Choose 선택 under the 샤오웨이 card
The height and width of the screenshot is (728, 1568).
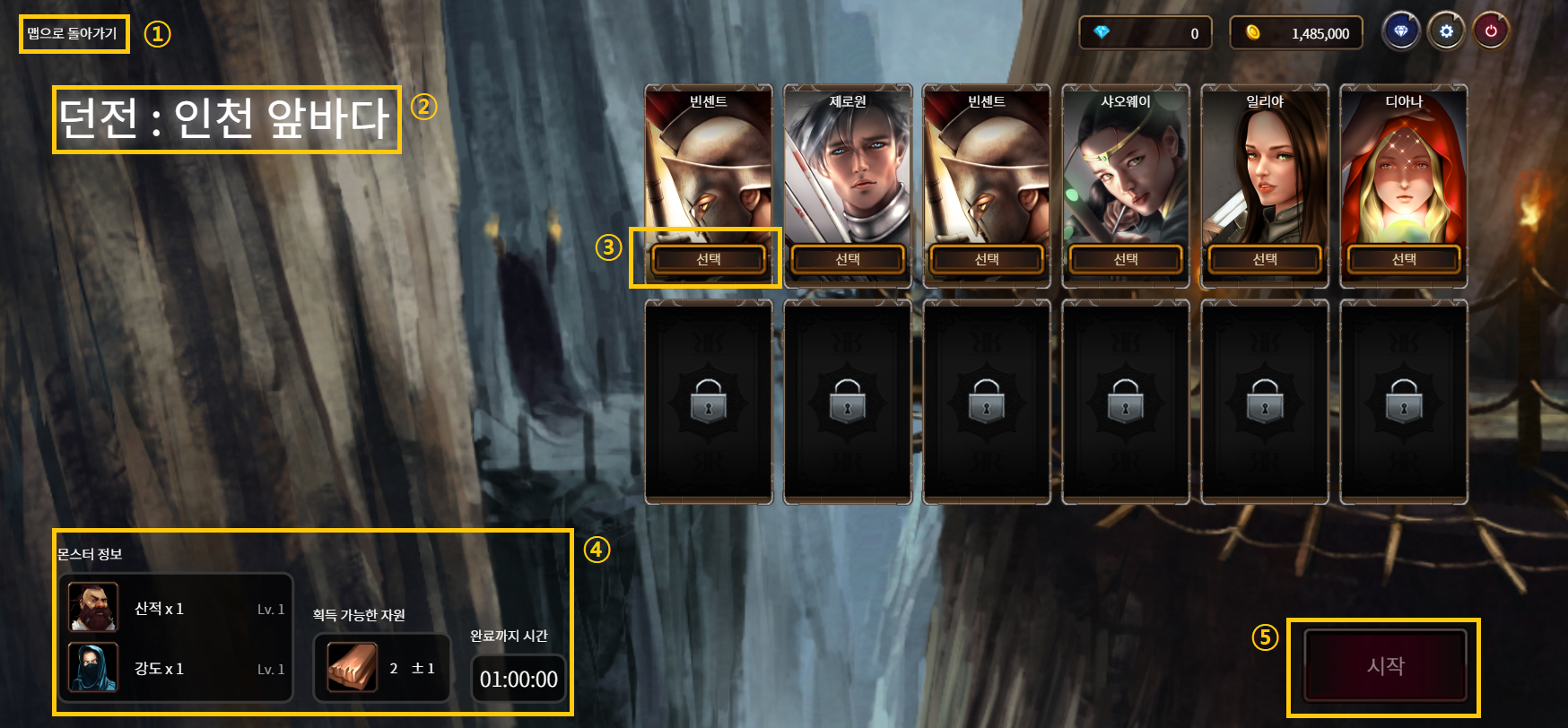(x=1126, y=259)
